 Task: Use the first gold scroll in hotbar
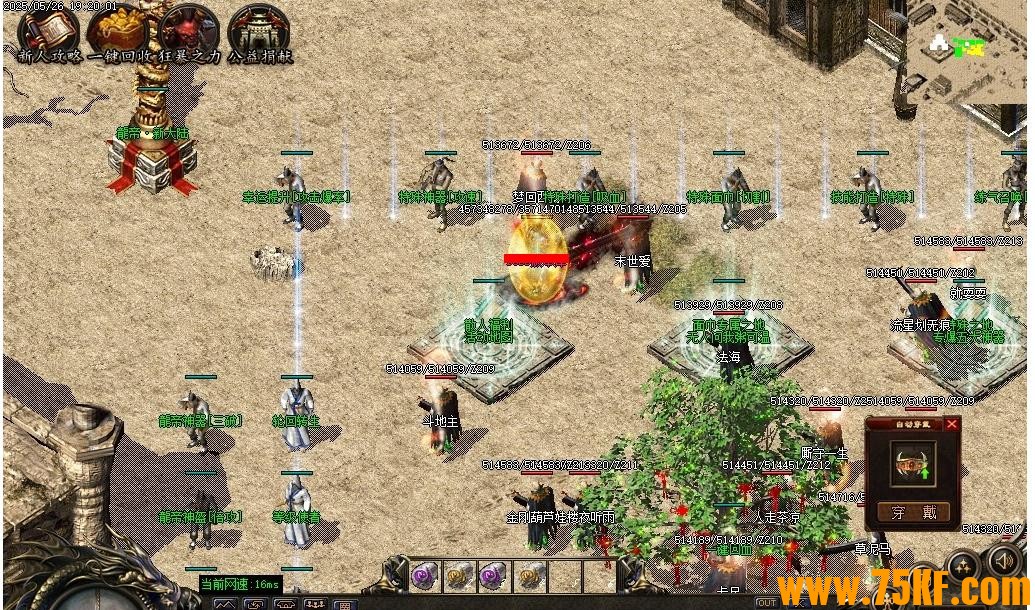(457, 575)
